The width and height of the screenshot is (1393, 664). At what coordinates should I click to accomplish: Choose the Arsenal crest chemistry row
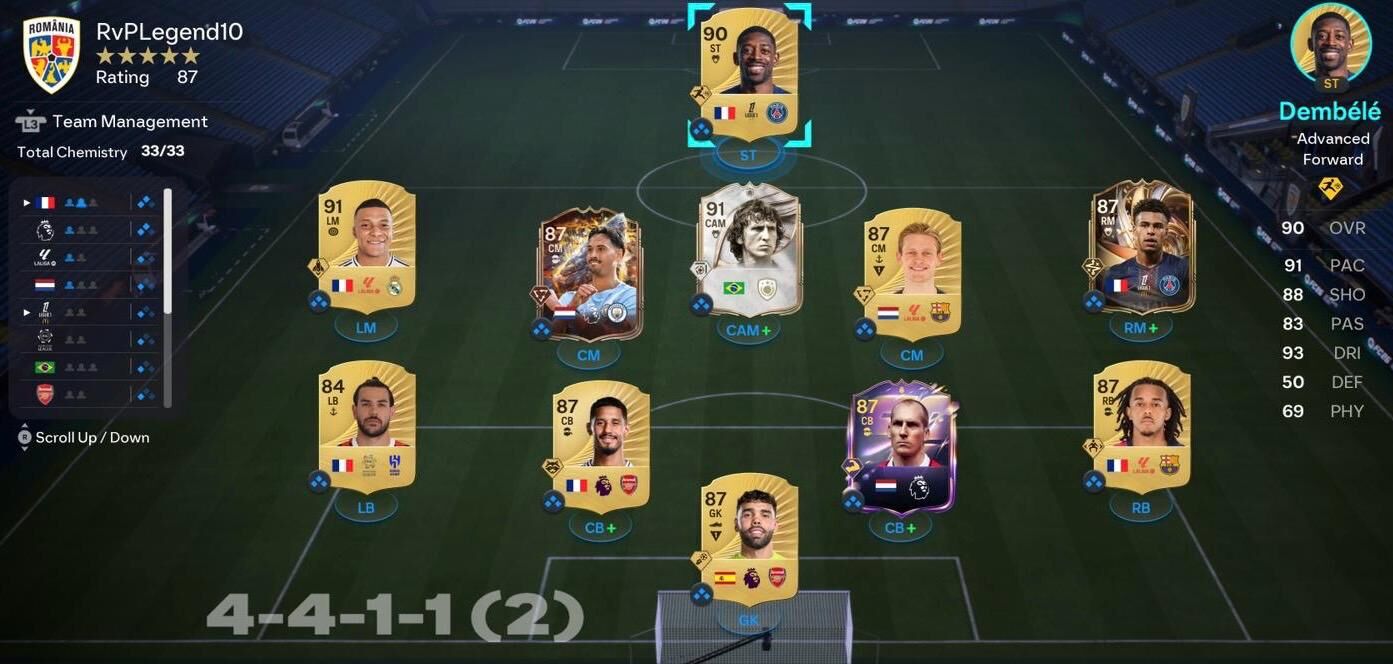88,394
